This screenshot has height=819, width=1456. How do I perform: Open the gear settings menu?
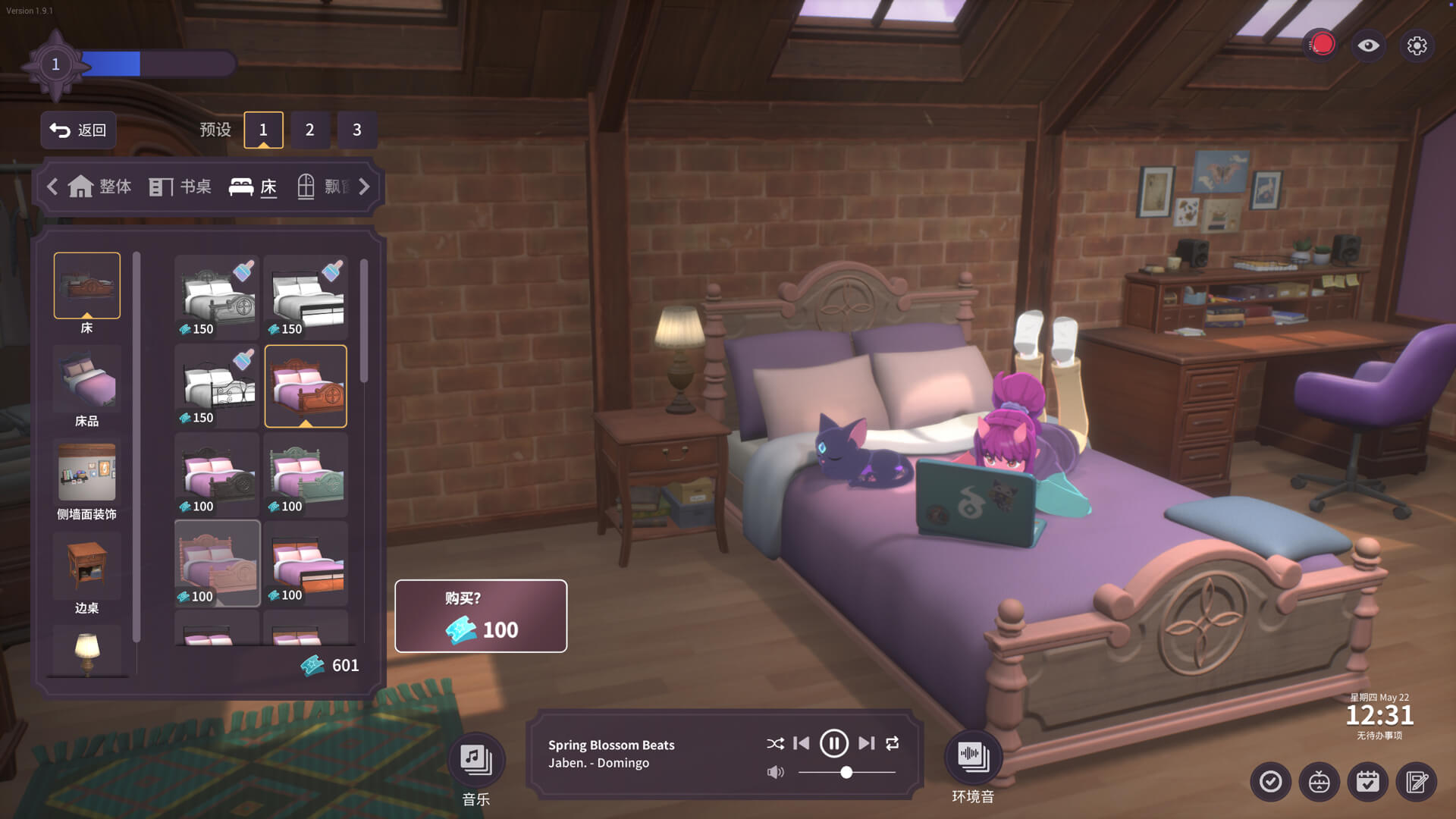tap(1417, 45)
